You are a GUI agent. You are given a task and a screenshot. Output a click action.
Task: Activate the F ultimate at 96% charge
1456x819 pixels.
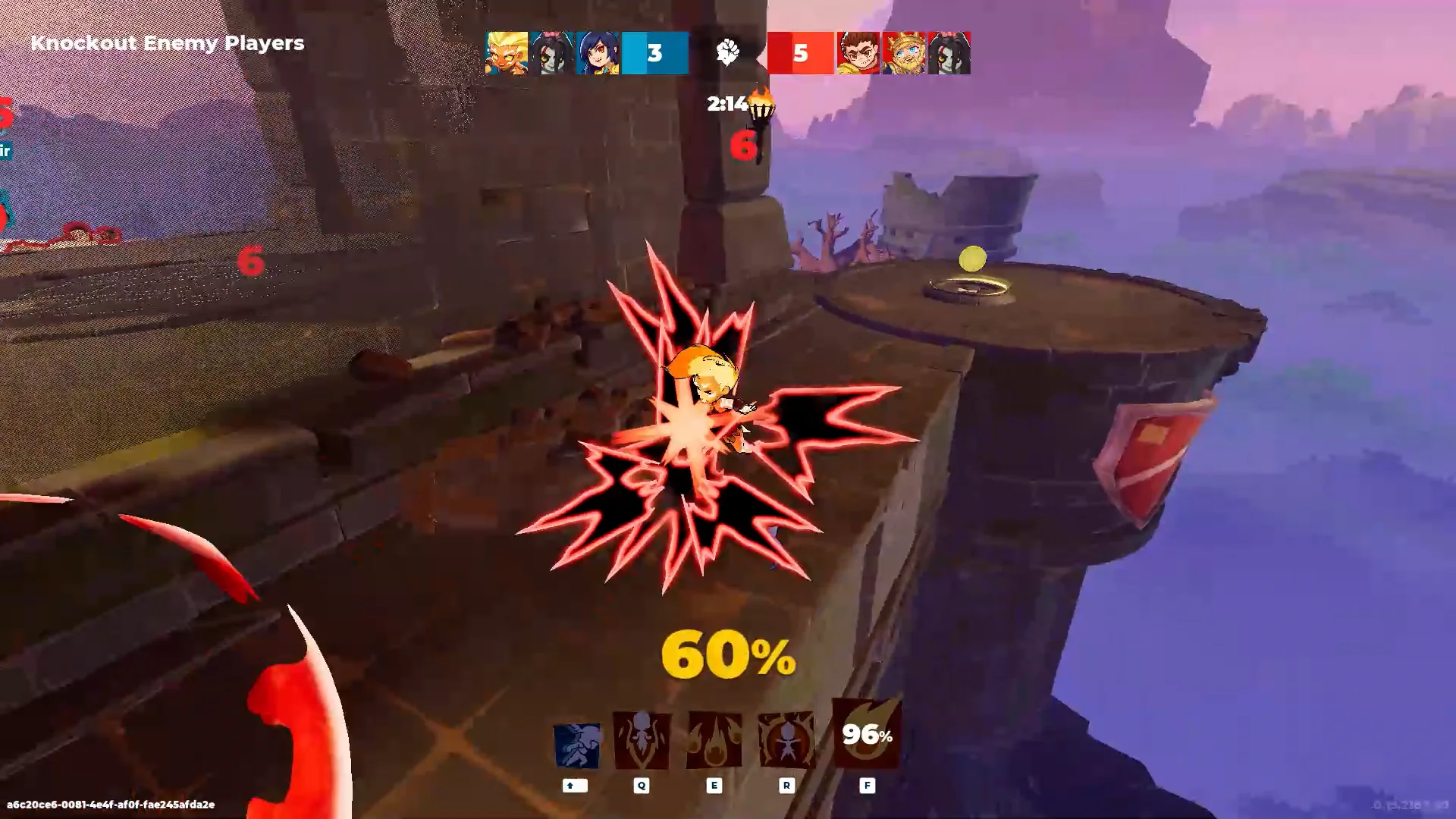(867, 734)
